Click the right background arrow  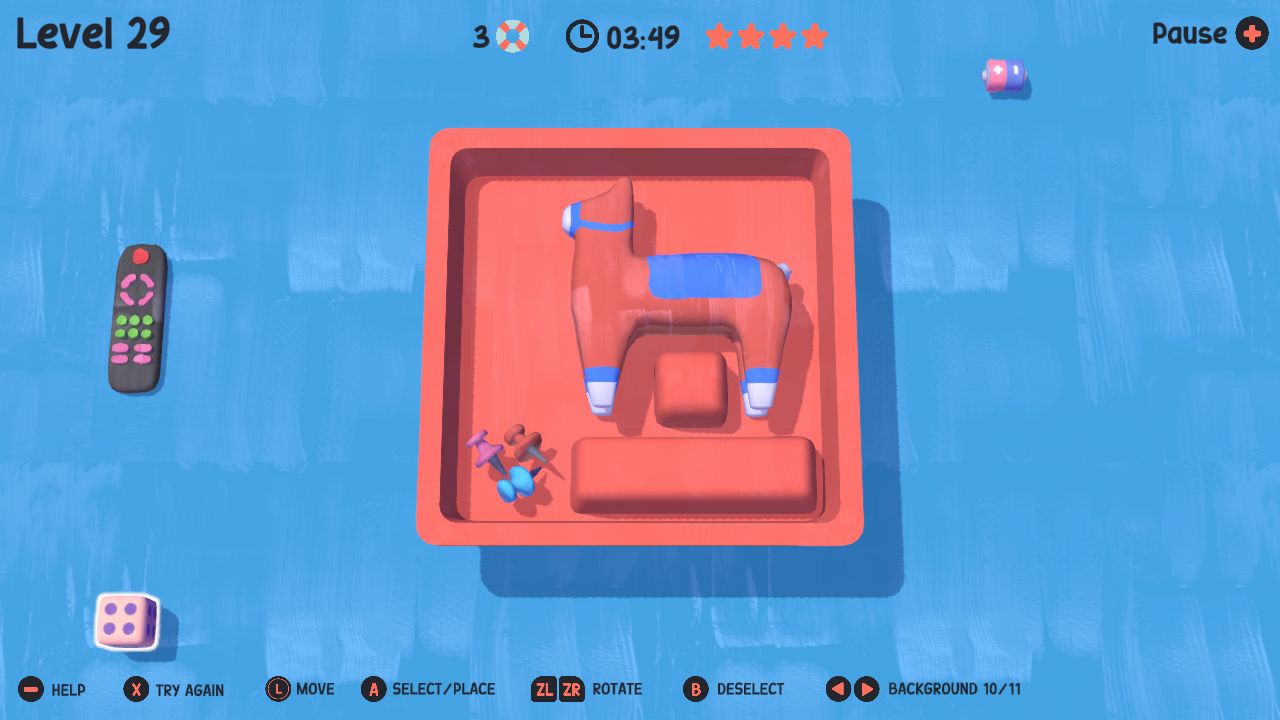point(866,689)
